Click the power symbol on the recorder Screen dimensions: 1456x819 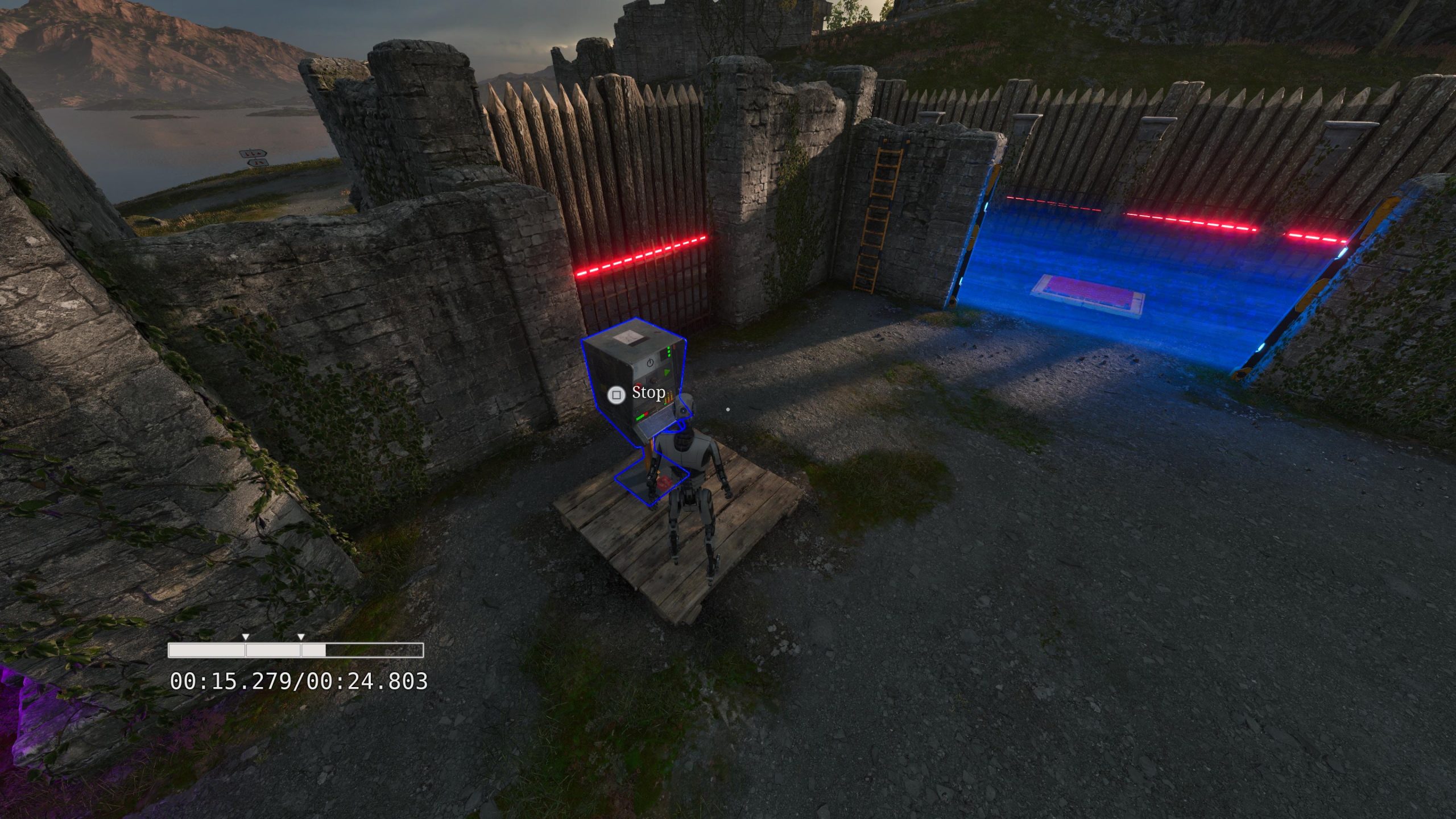coord(650,362)
